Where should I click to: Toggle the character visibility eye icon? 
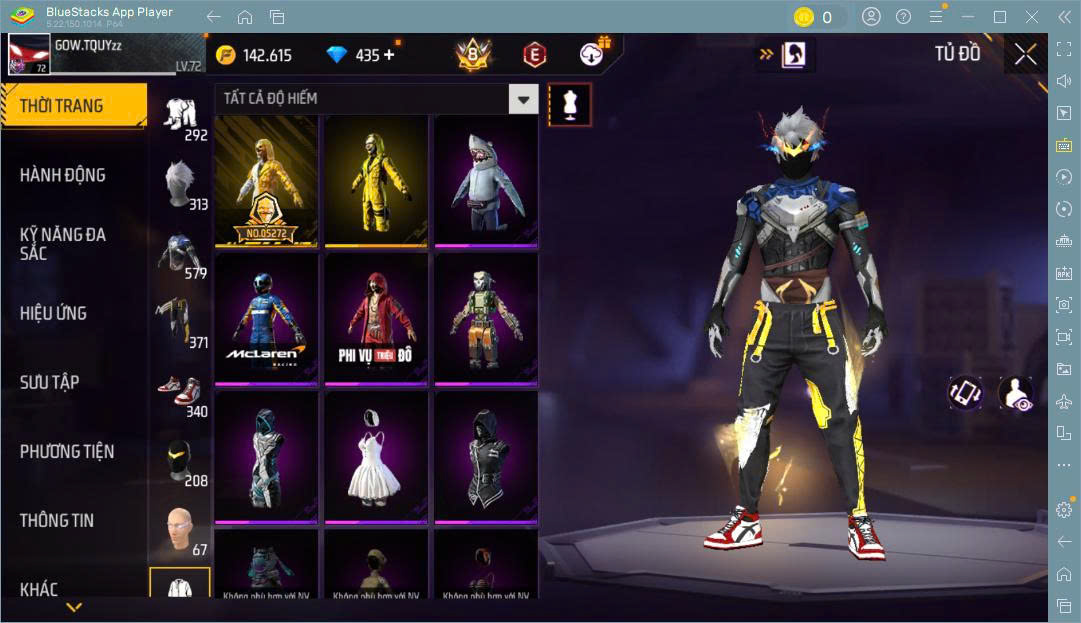(1015, 392)
